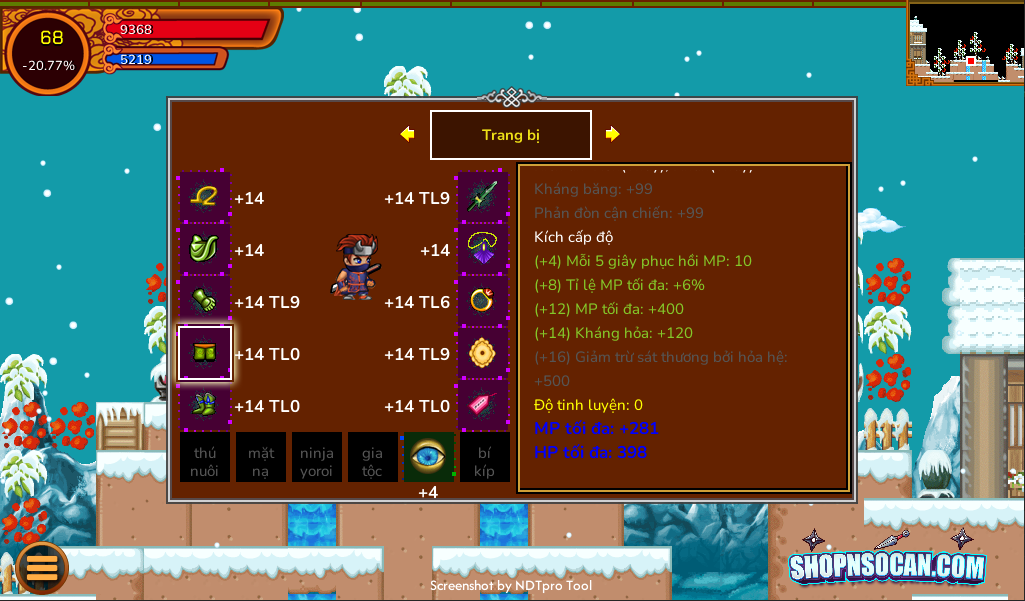Go to the next tab with right arrow

[x=613, y=134]
